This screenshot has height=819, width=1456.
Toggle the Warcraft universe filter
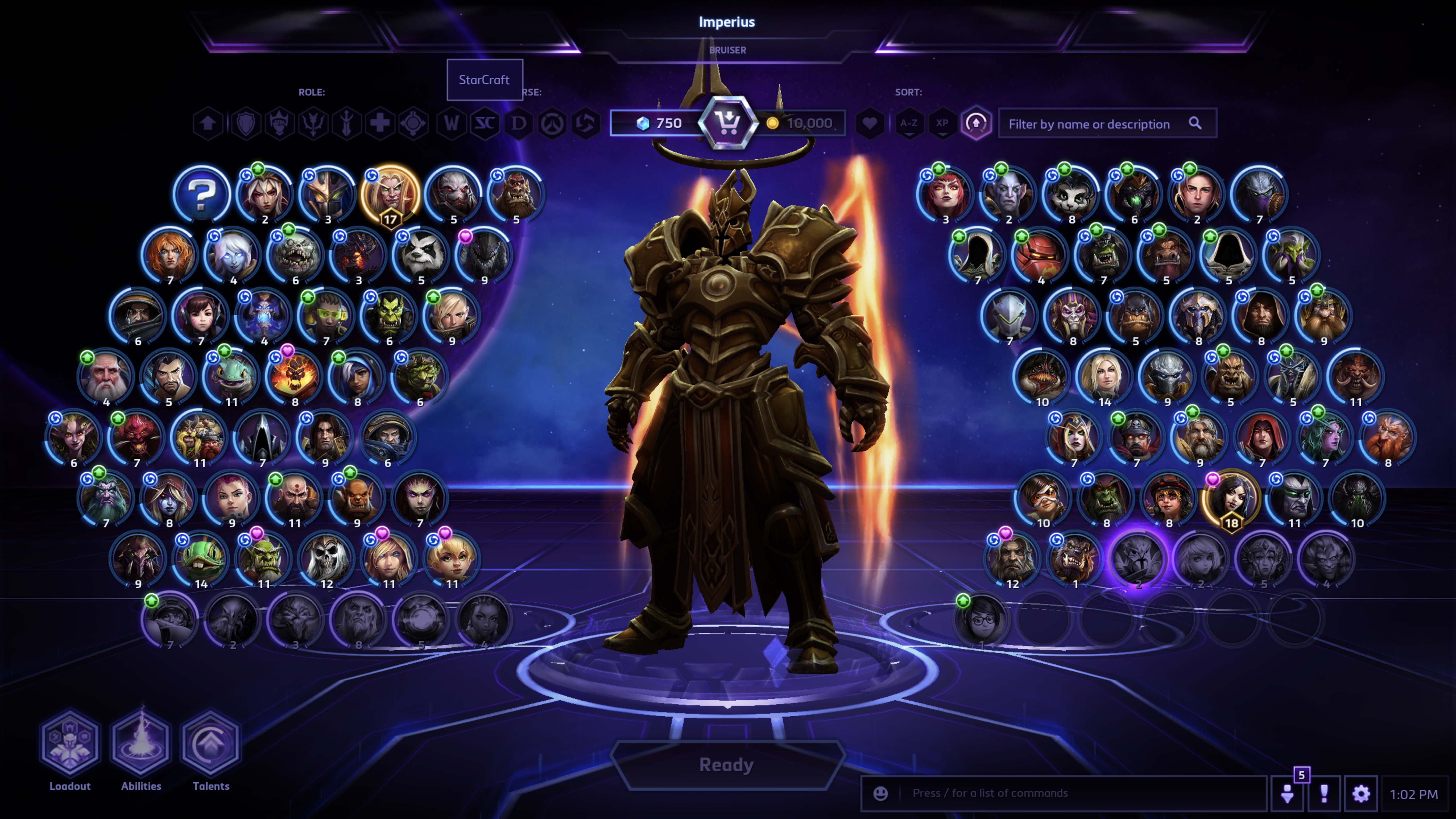[x=451, y=123]
